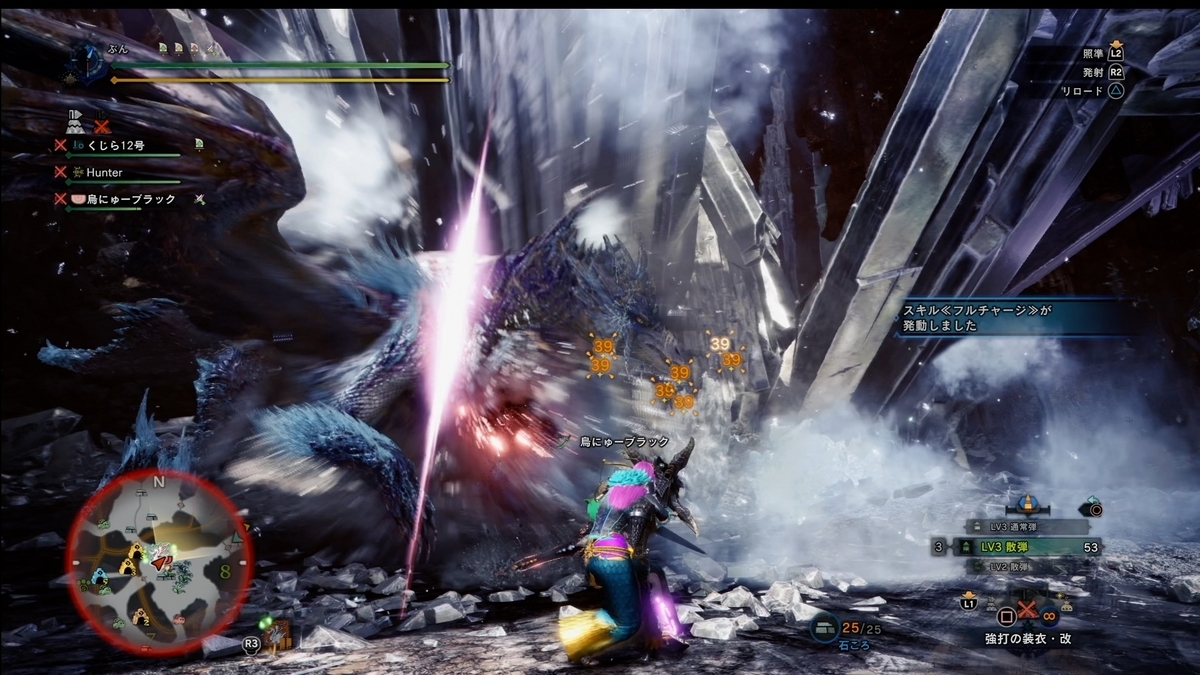Select party member Hunter
This screenshot has width=1200, height=675.
point(104,172)
